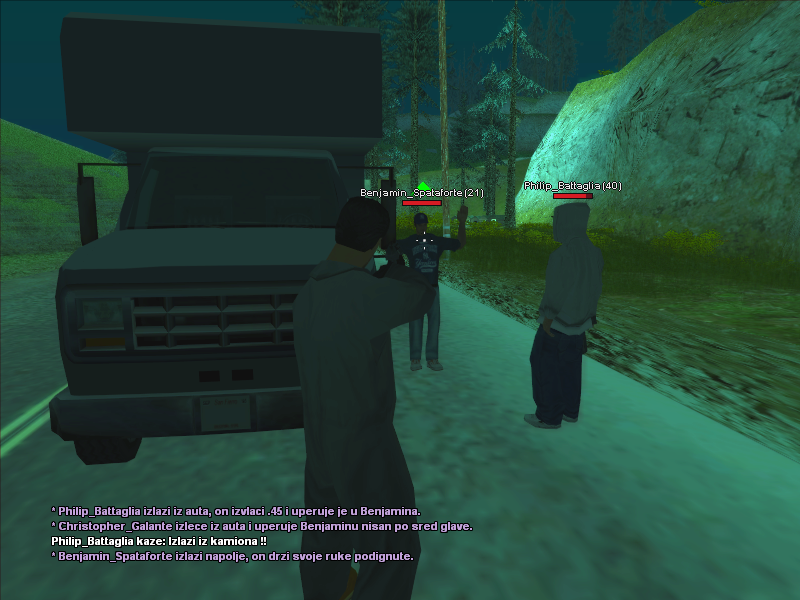Click Philip_Battaglia's "Izlazi iz kamiona" chat message

(x=158, y=541)
